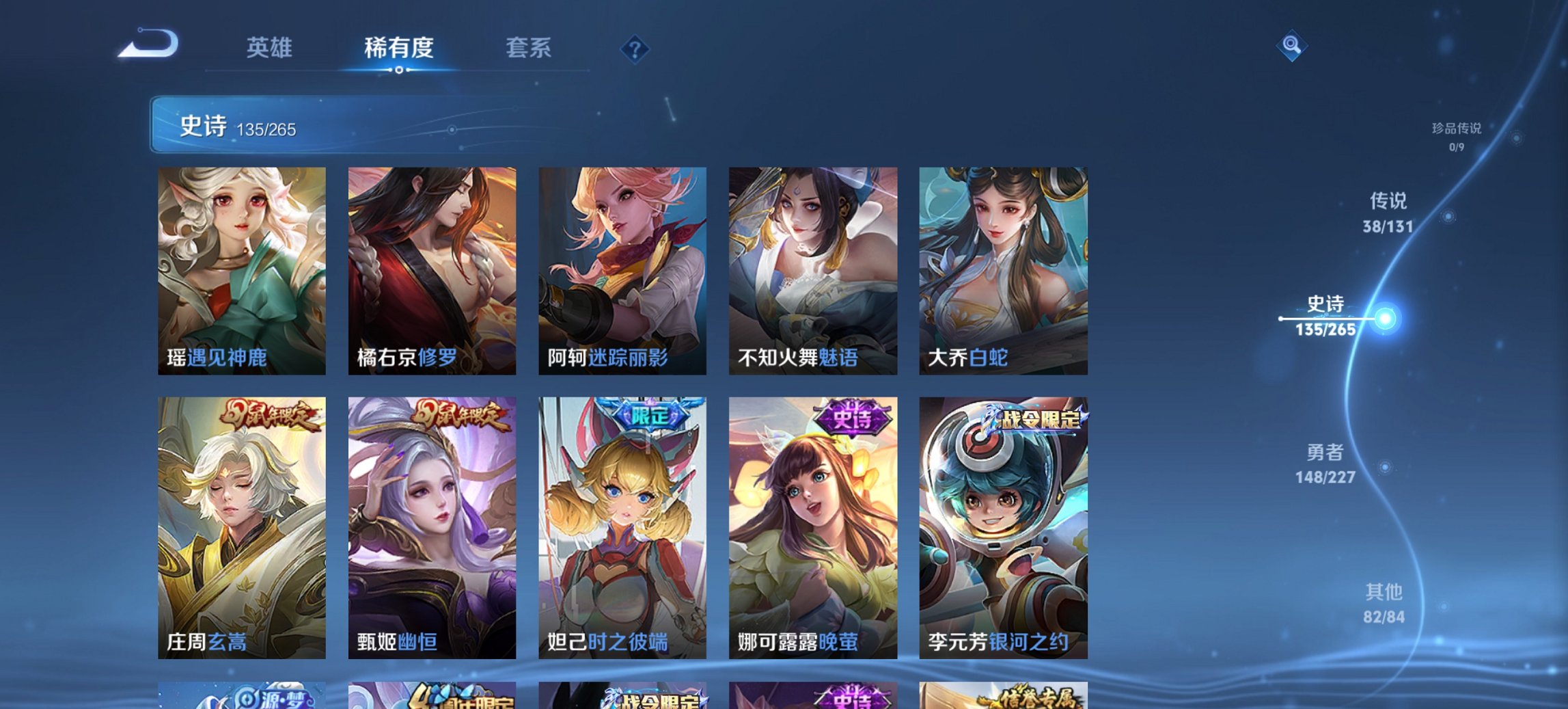Click the 史诗 135/265 header banner
The image size is (1568, 709).
coord(307,127)
